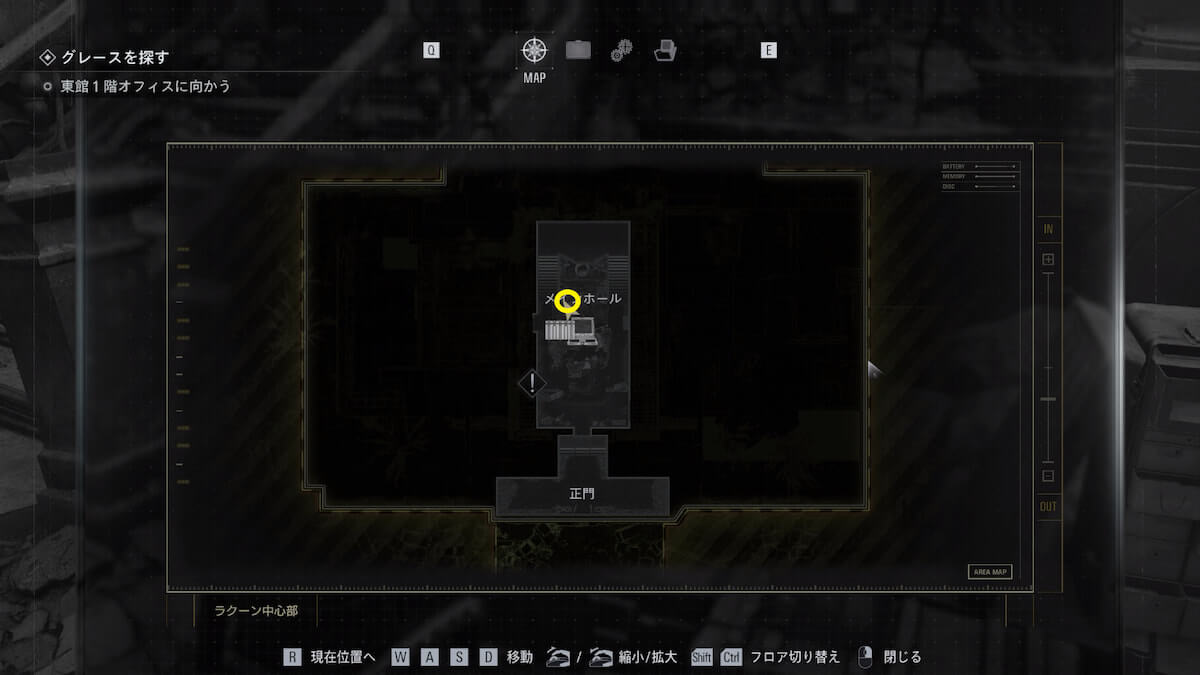Image resolution: width=1200 pixels, height=675 pixels.
Task: Select the yellow circle player marker
Action: [x=568, y=299]
